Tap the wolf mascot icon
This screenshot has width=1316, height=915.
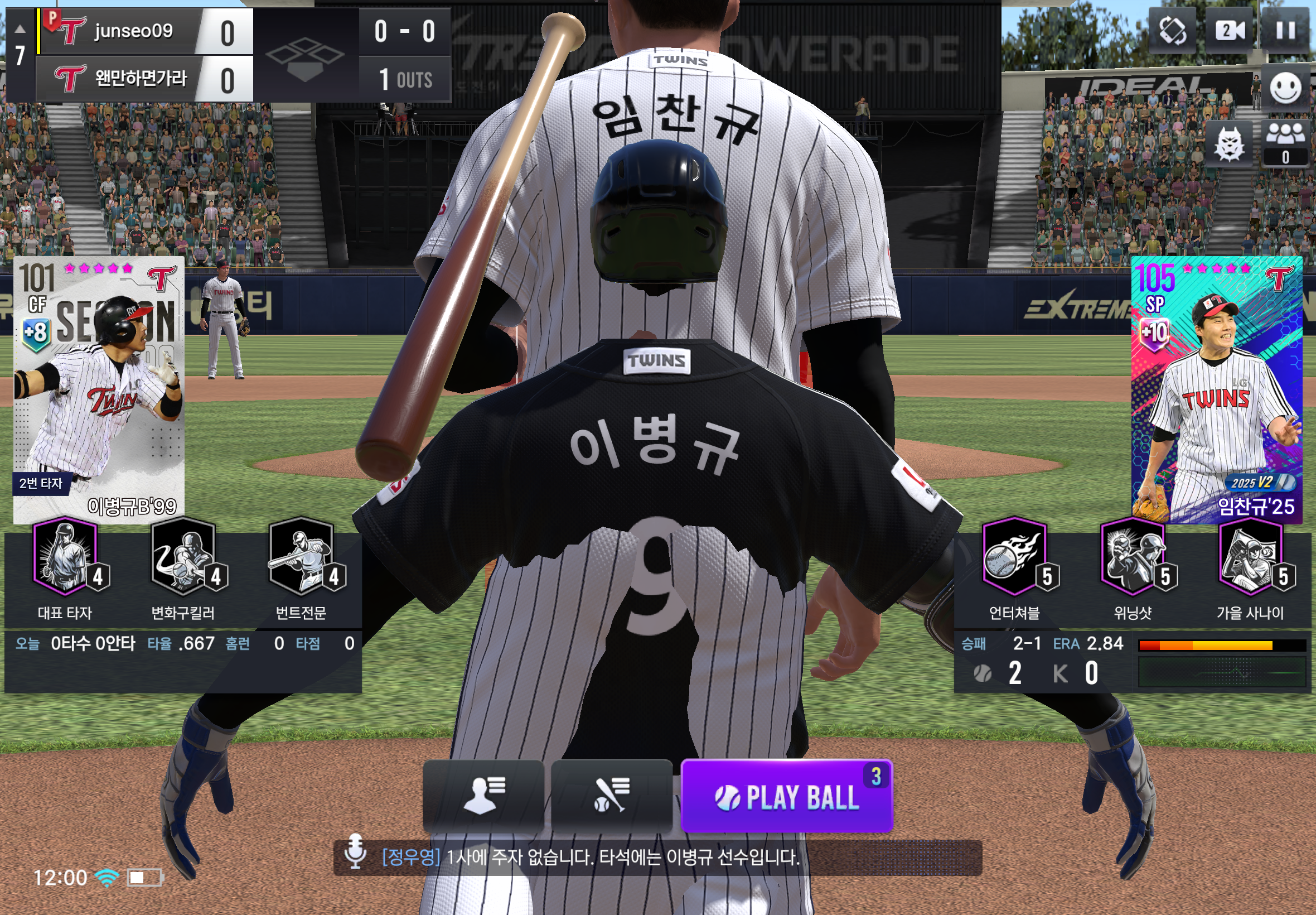pyautogui.click(x=1229, y=144)
